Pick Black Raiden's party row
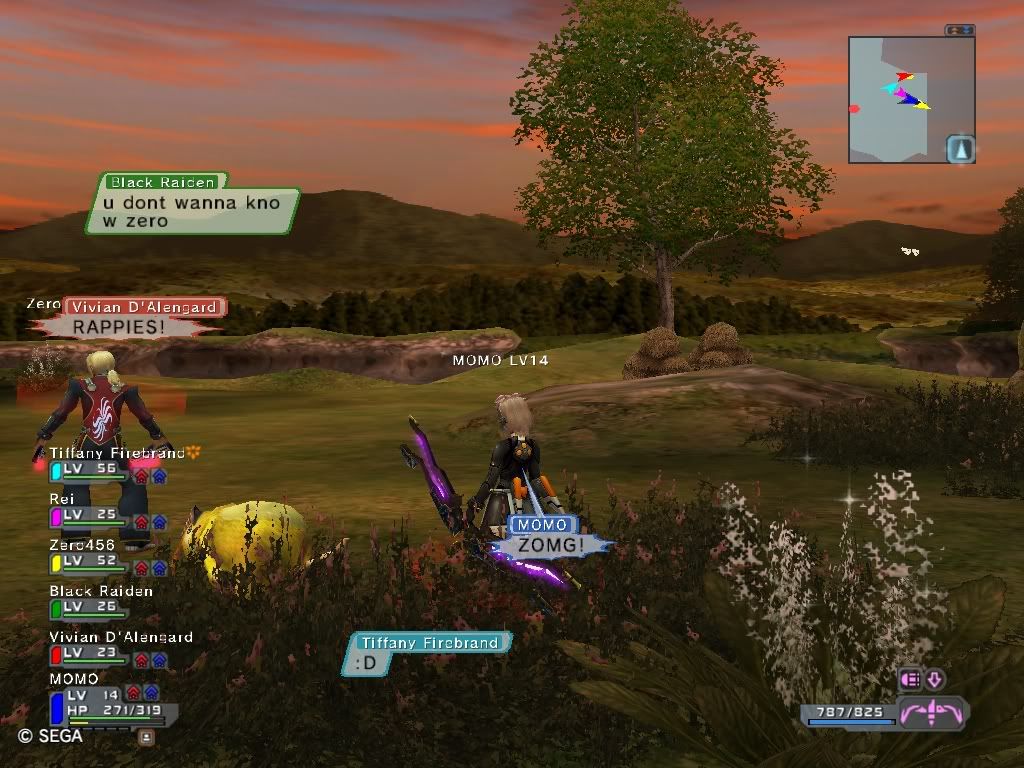 pyautogui.click(x=101, y=591)
